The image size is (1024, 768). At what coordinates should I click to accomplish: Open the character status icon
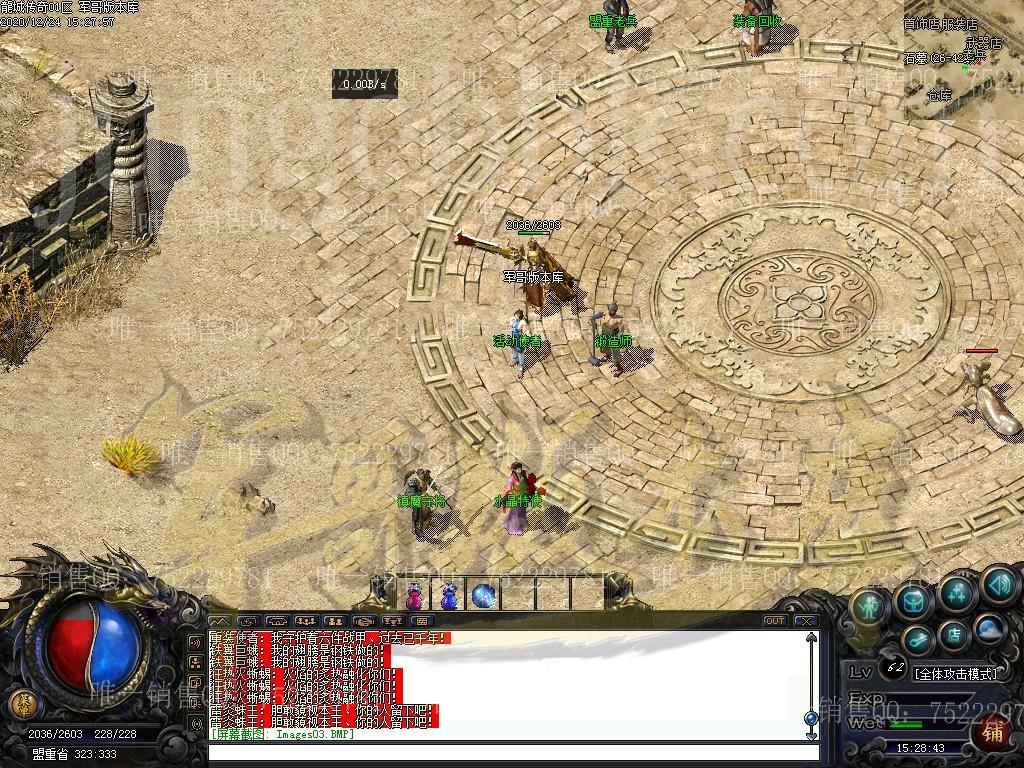click(871, 605)
